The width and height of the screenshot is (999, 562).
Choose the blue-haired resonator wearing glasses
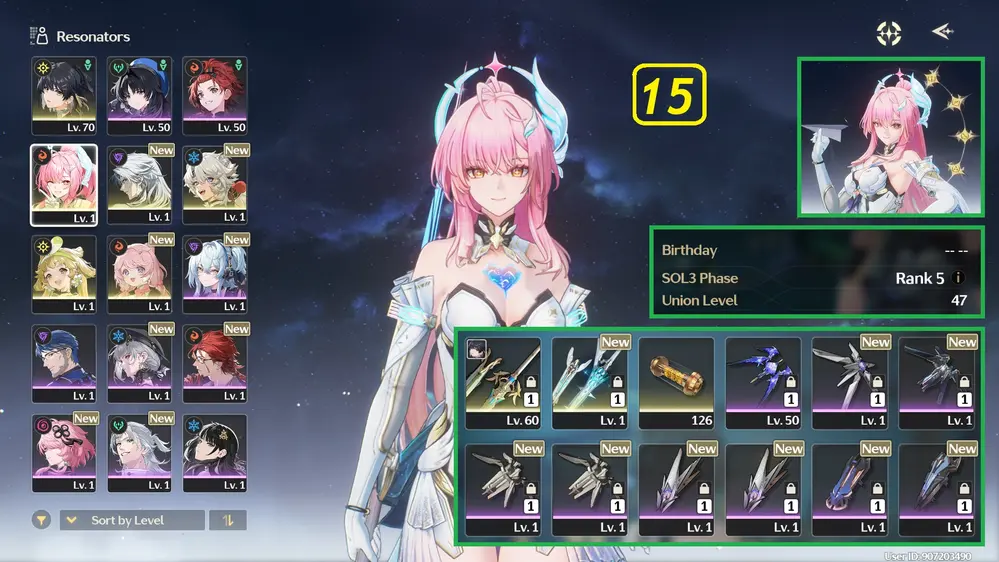(63, 363)
